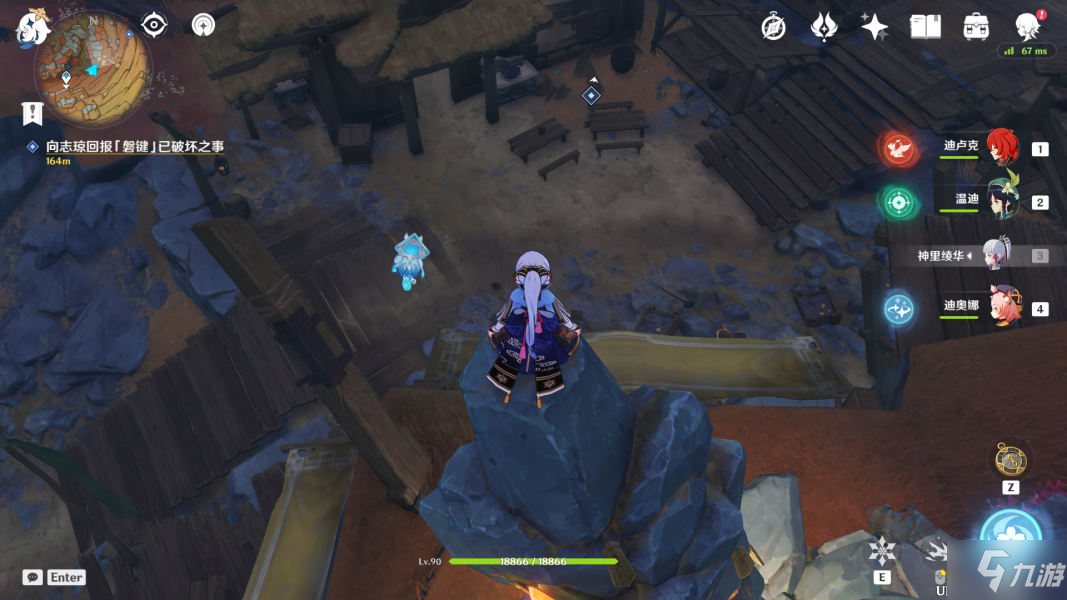Screen dimensions: 1067x600
Task: Select the tracked quest objective text
Action: pos(134,146)
